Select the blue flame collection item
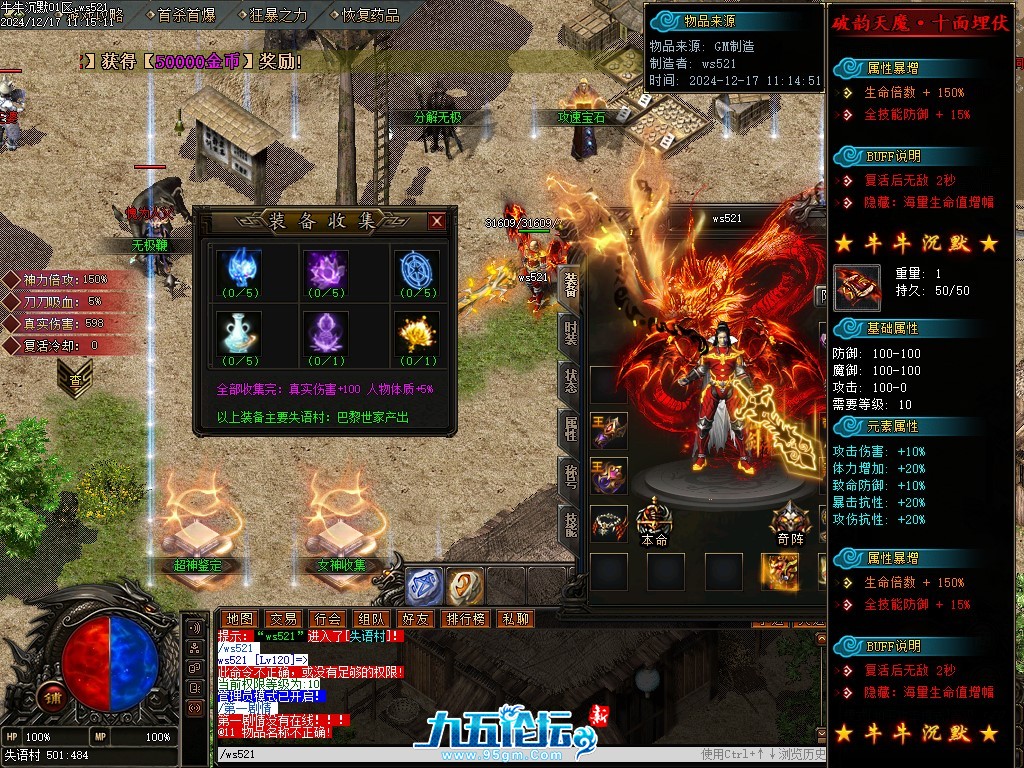Viewport: 1024px width, 768px height. (240, 268)
